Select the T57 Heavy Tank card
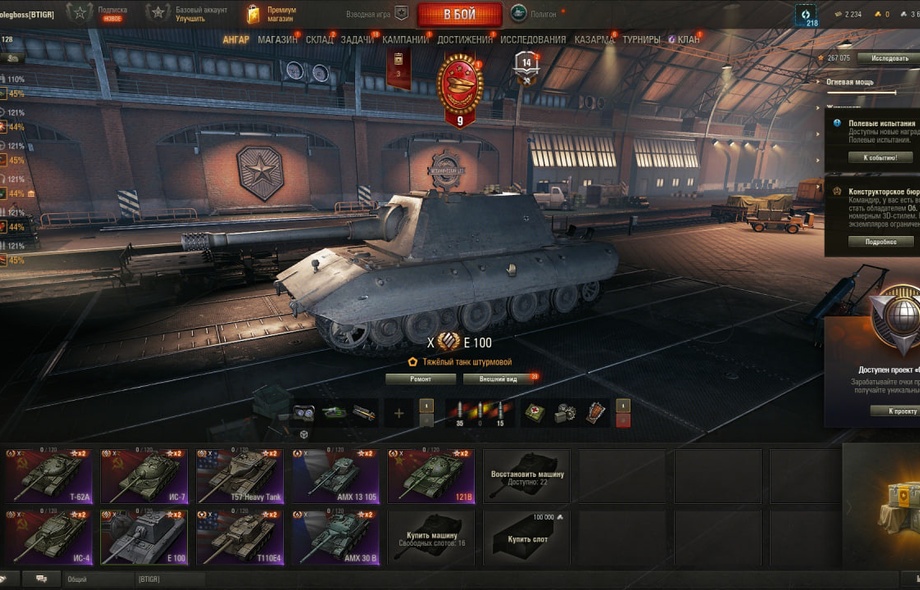Screen dimensions: 920x590 click(x=240, y=476)
